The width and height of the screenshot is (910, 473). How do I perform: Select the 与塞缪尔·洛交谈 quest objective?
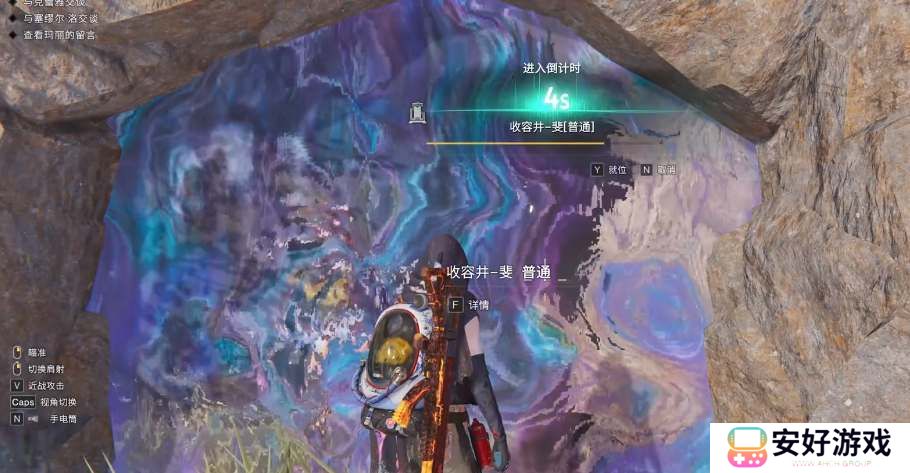[x=58, y=19]
